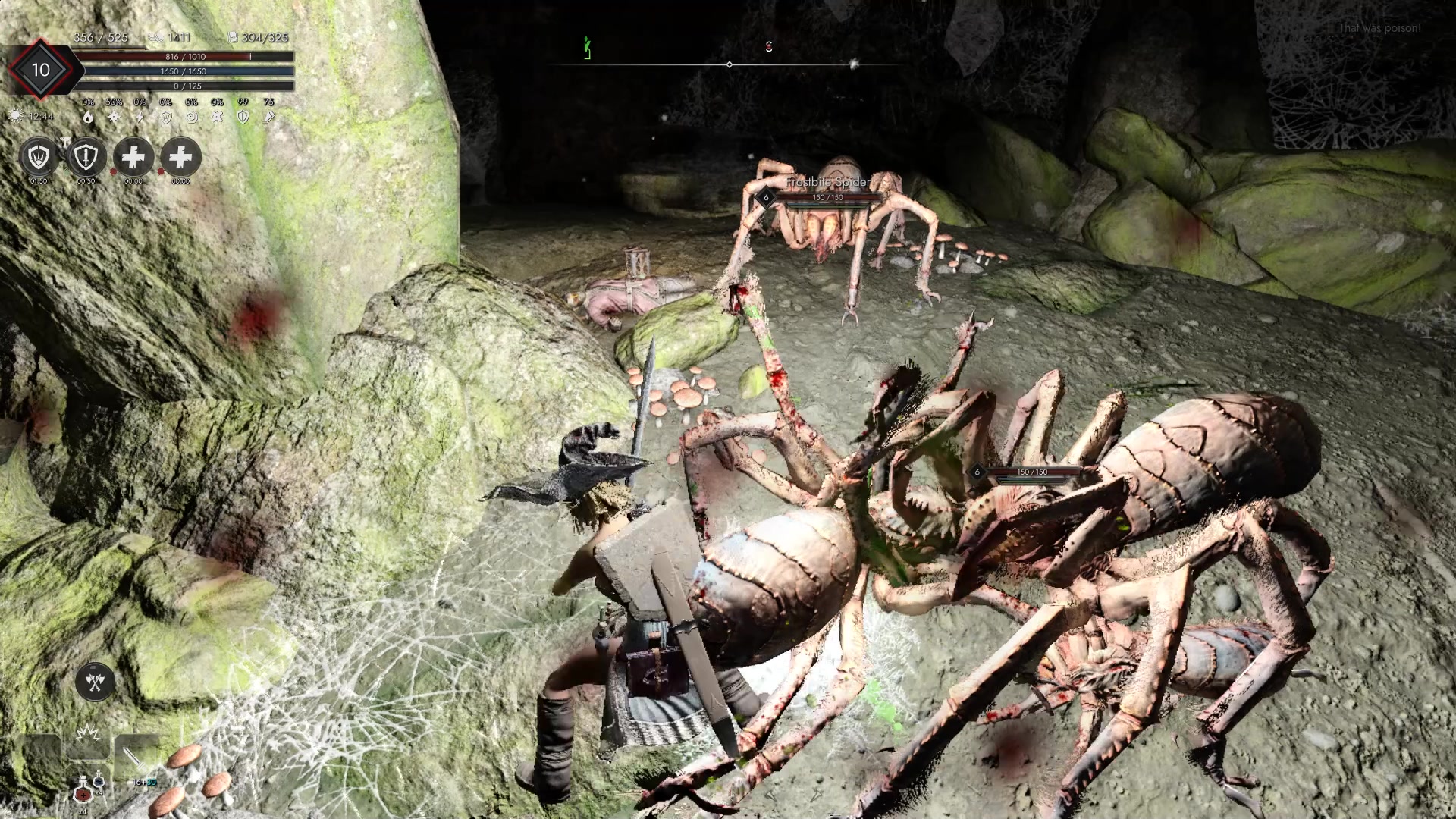Click the holy resistance icon showing 50%
This screenshot has width=1456, height=819.
tap(114, 116)
